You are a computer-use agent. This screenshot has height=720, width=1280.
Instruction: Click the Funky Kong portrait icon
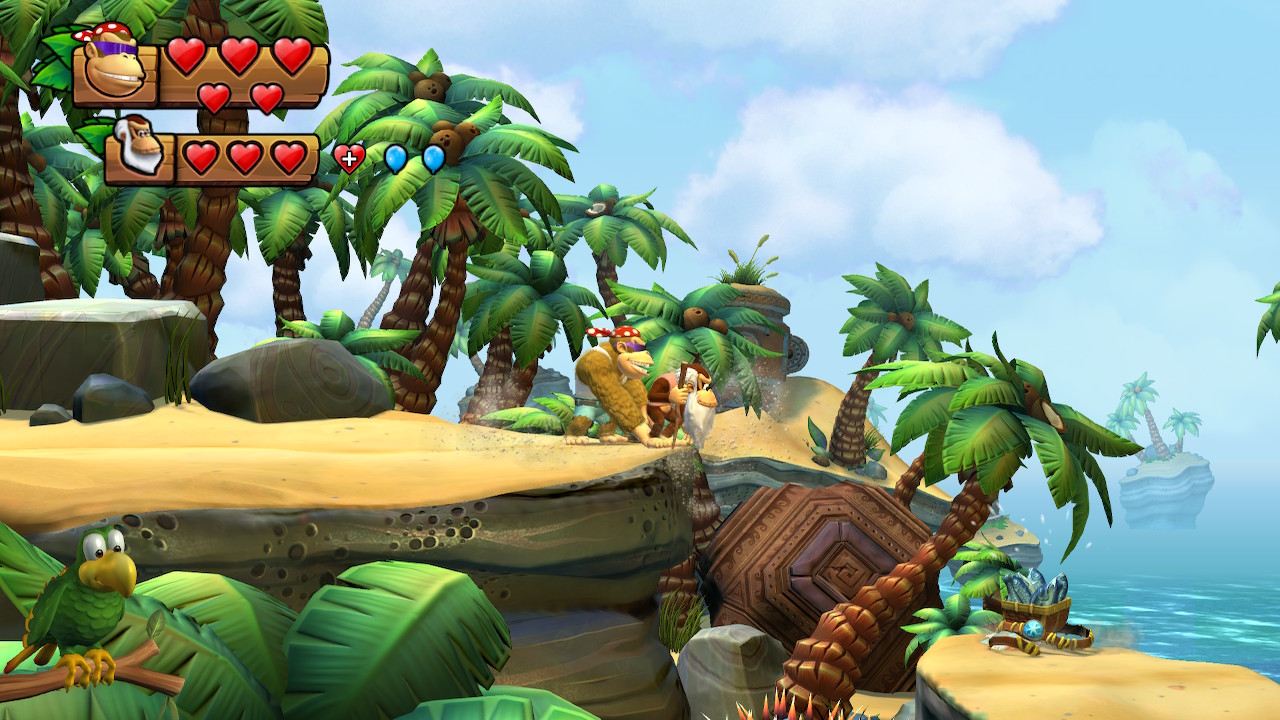[113, 70]
